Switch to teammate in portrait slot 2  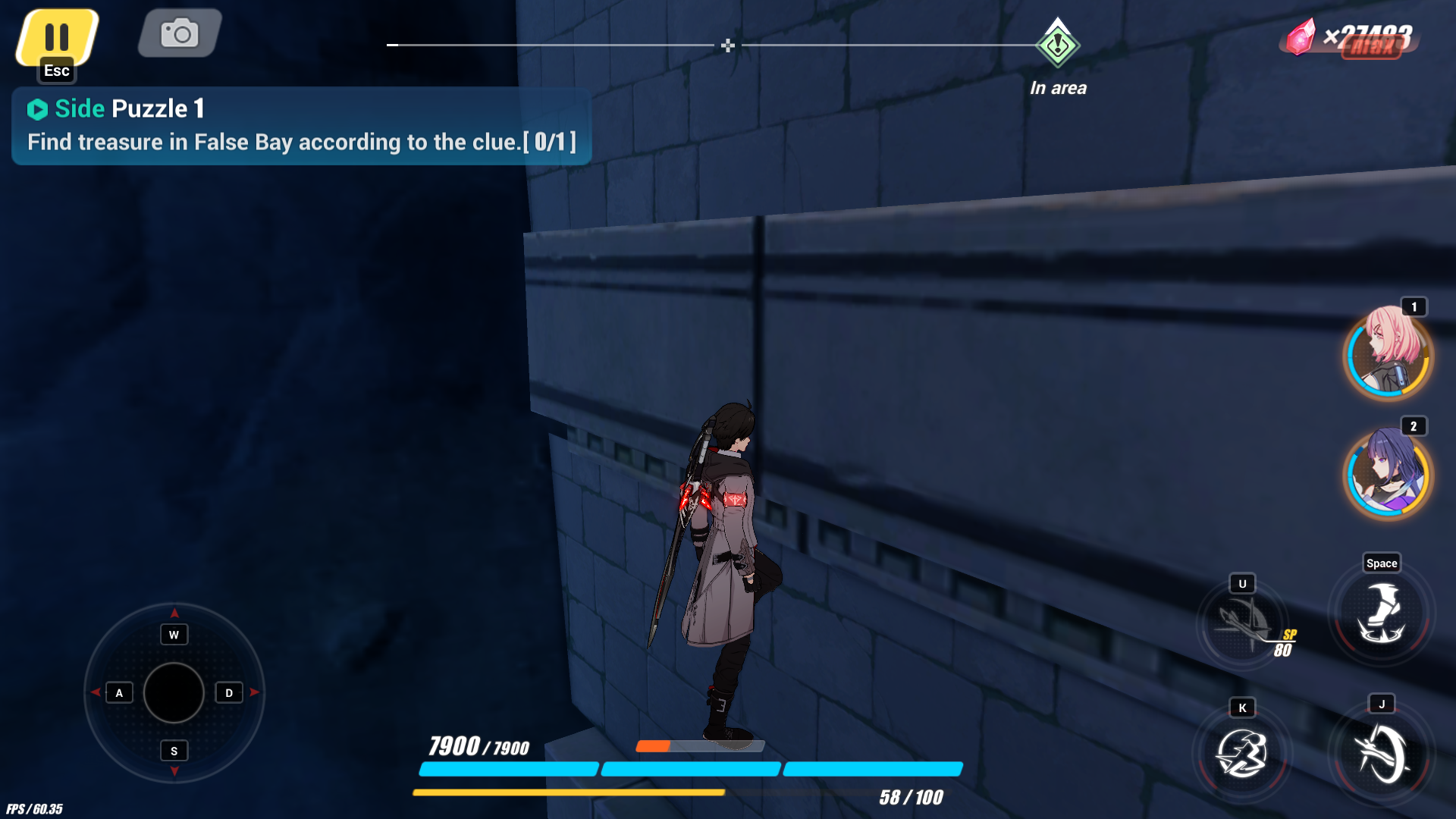(x=1388, y=476)
